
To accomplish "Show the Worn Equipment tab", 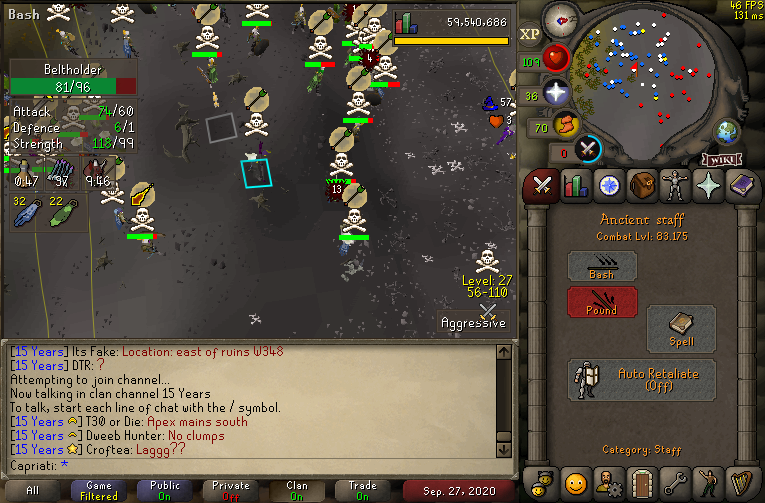I will click(x=676, y=186).
